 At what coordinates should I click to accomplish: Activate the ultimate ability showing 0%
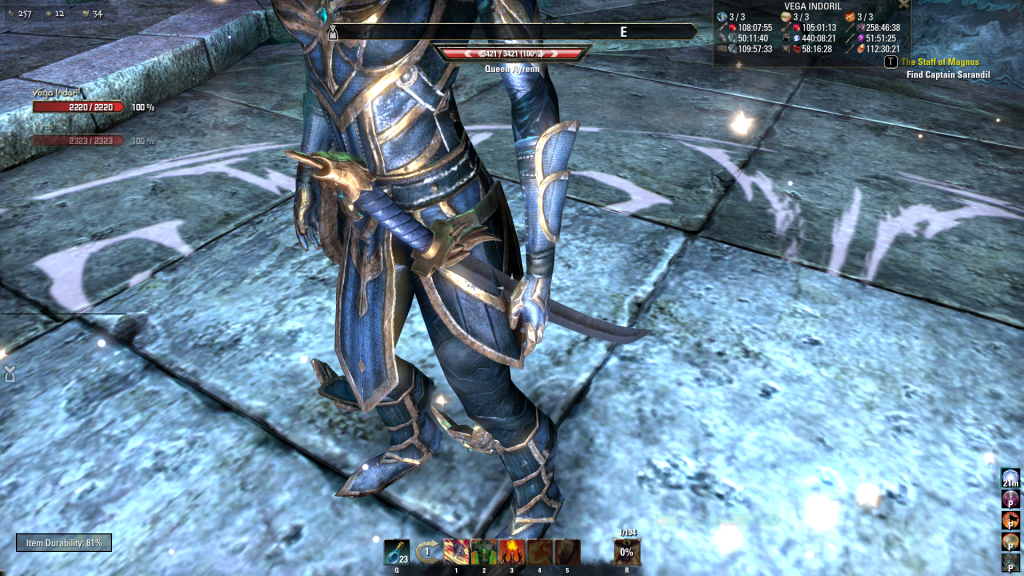point(627,551)
